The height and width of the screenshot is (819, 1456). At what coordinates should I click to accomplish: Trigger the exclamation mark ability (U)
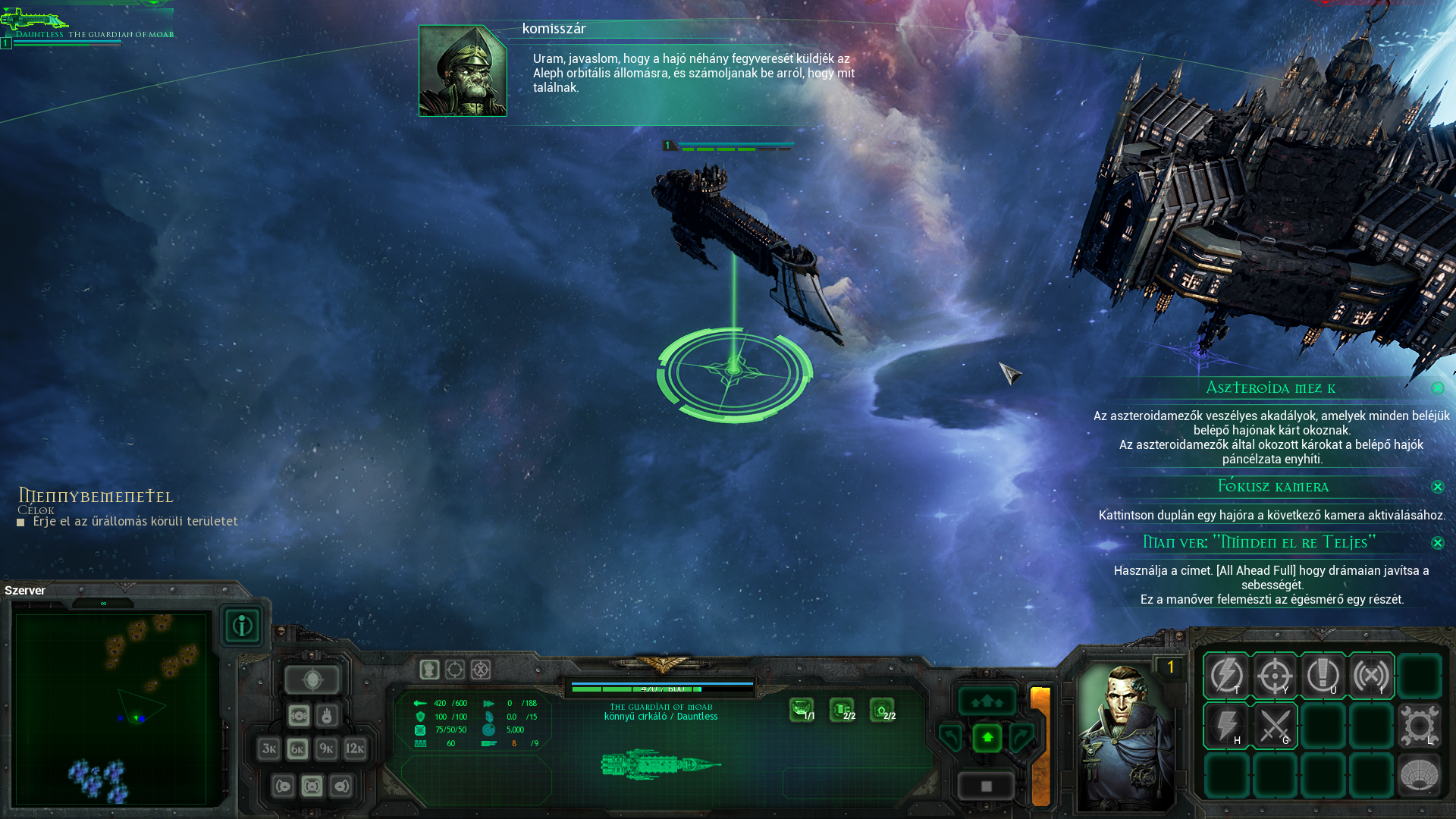pos(1323,675)
